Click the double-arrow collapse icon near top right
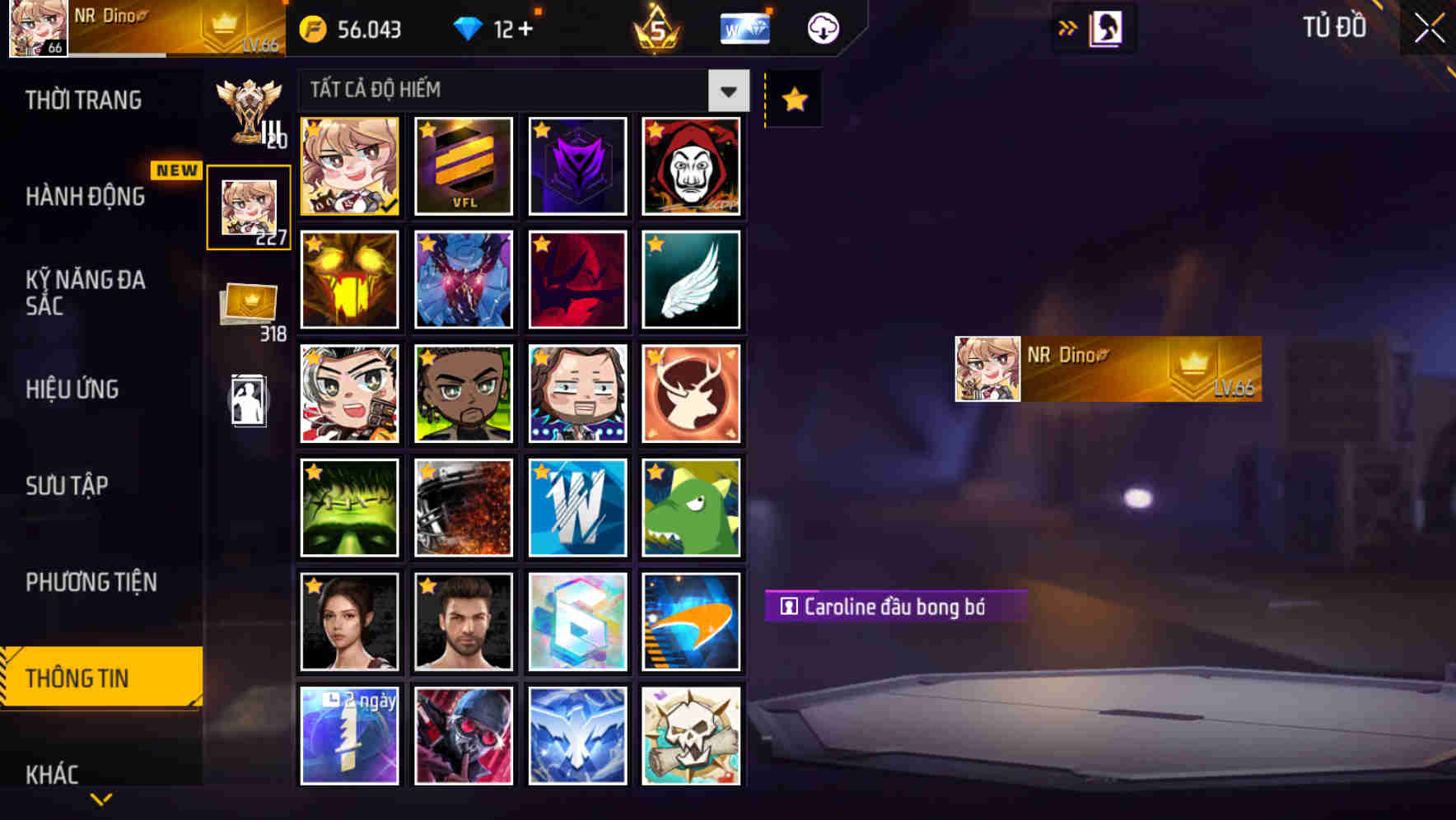Image resolution: width=1456 pixels, height=820 pixels. (x=1068, y=26)
